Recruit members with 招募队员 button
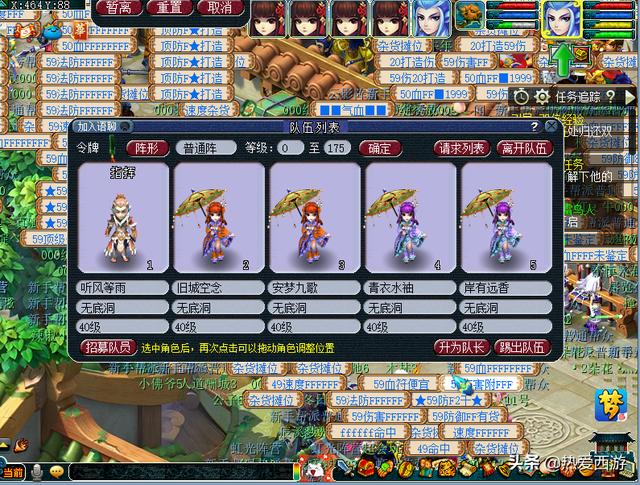The image size is (640, 485). [106, 347]
